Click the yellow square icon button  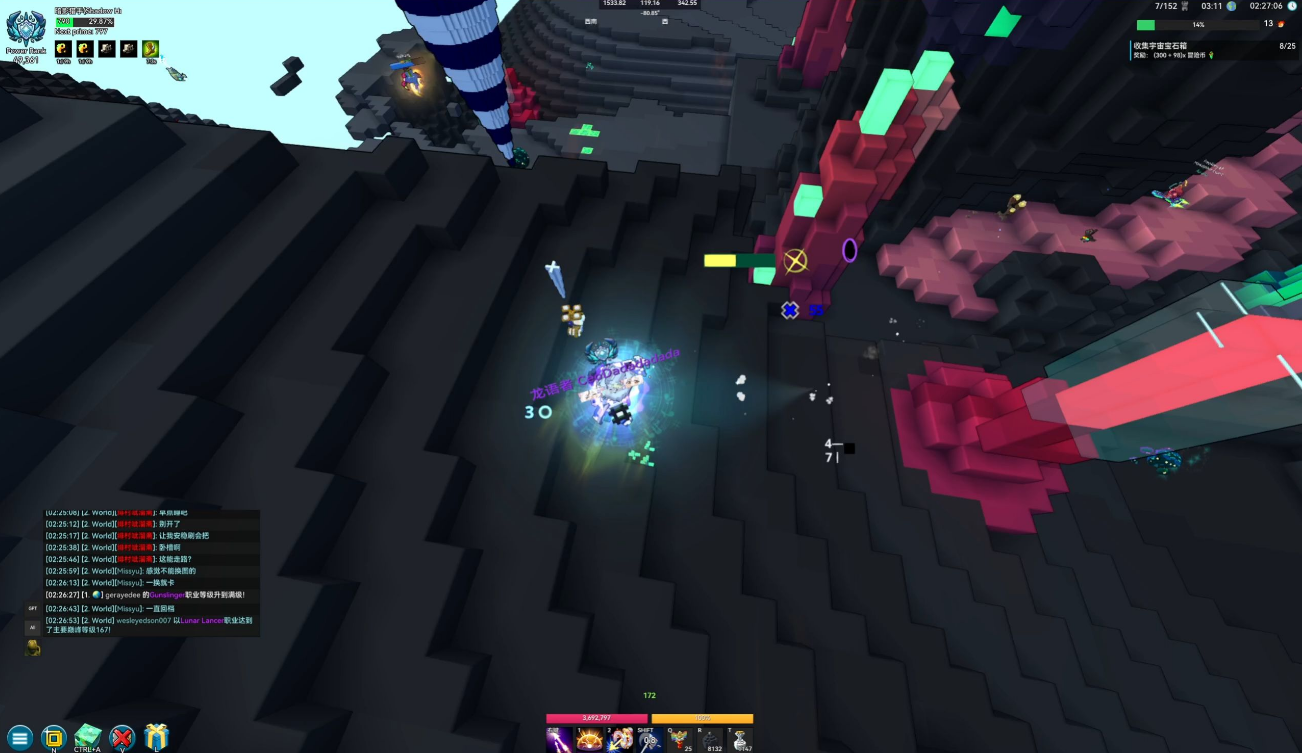pos(54,737)
